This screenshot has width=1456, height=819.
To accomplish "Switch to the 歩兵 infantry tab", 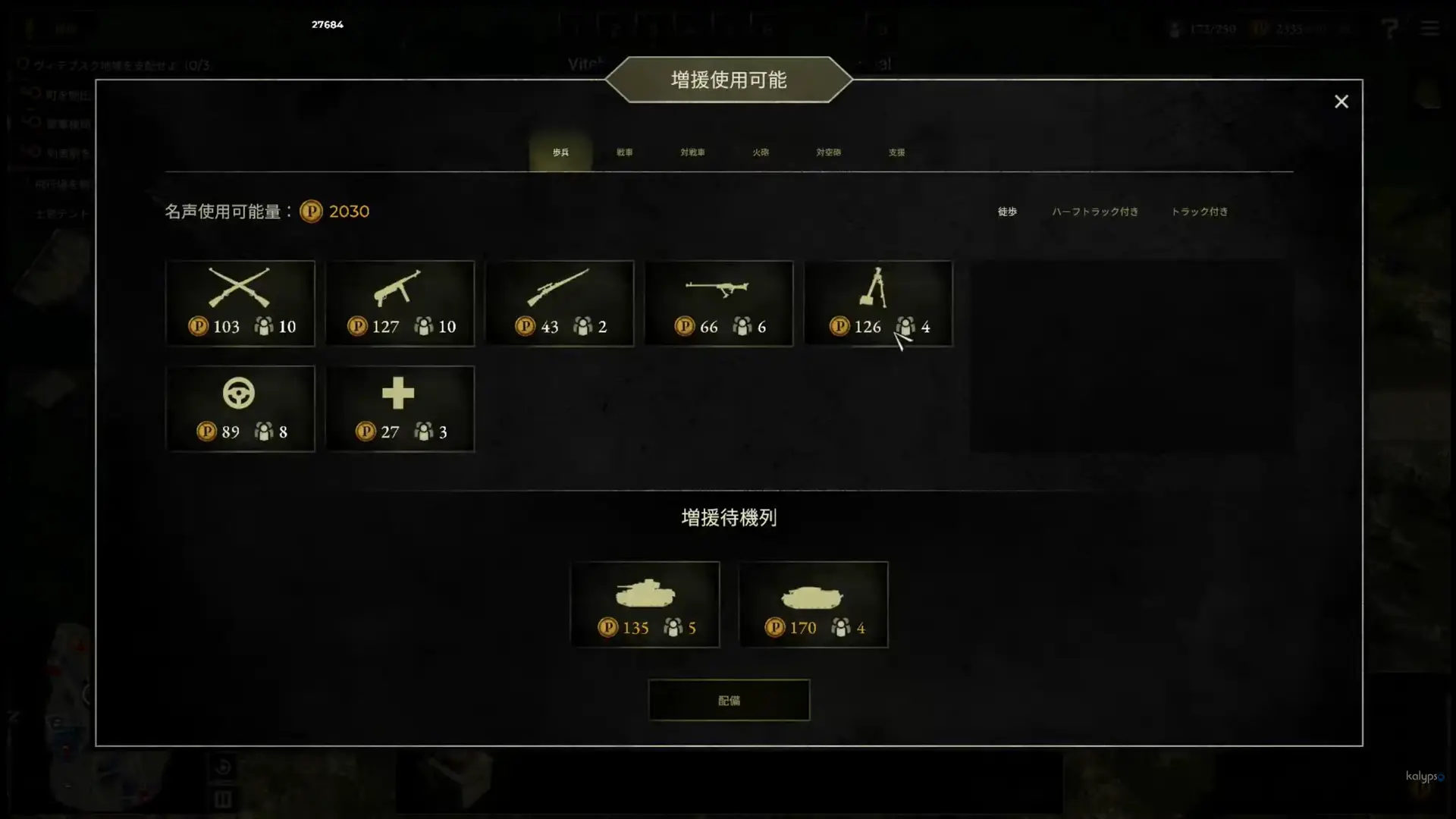I will coord(560,152).
